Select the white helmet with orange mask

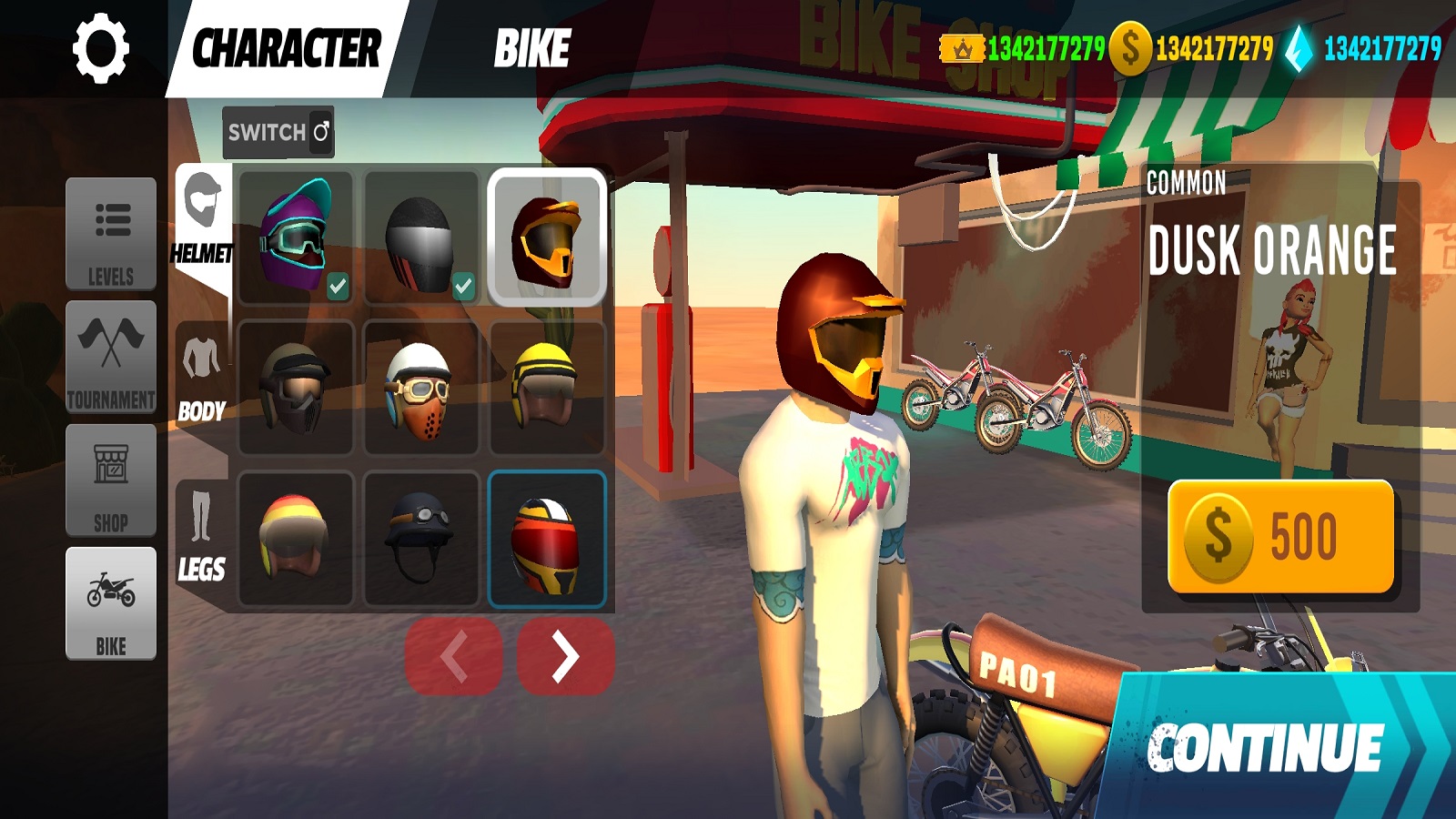tap(420, 388)
